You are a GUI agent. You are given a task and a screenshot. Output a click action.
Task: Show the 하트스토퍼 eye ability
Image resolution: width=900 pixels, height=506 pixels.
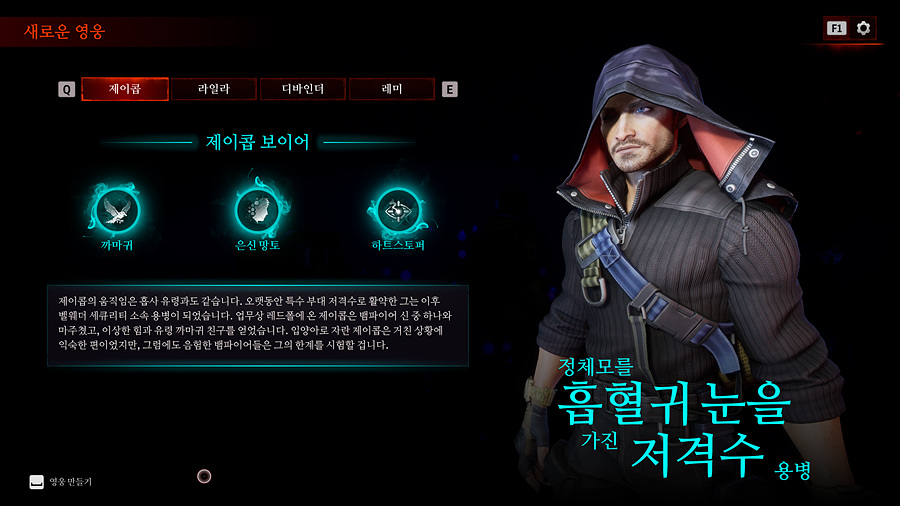[x=398, y=210]
